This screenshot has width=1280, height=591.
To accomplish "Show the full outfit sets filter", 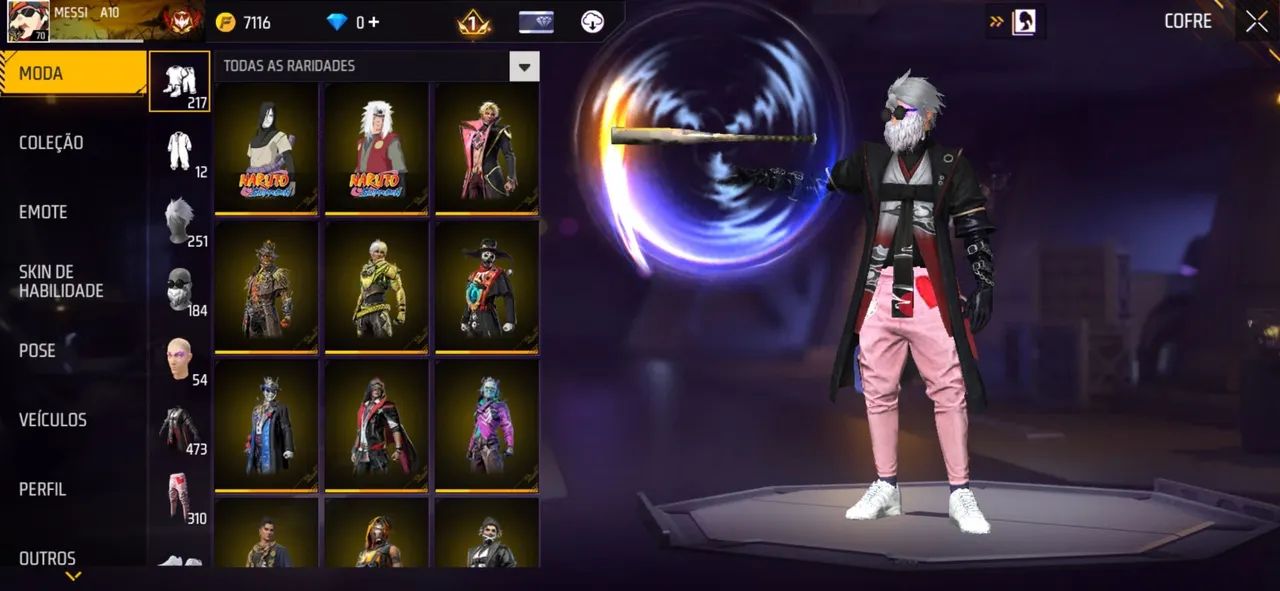I will pyautogui.click(x=179, y=81).
